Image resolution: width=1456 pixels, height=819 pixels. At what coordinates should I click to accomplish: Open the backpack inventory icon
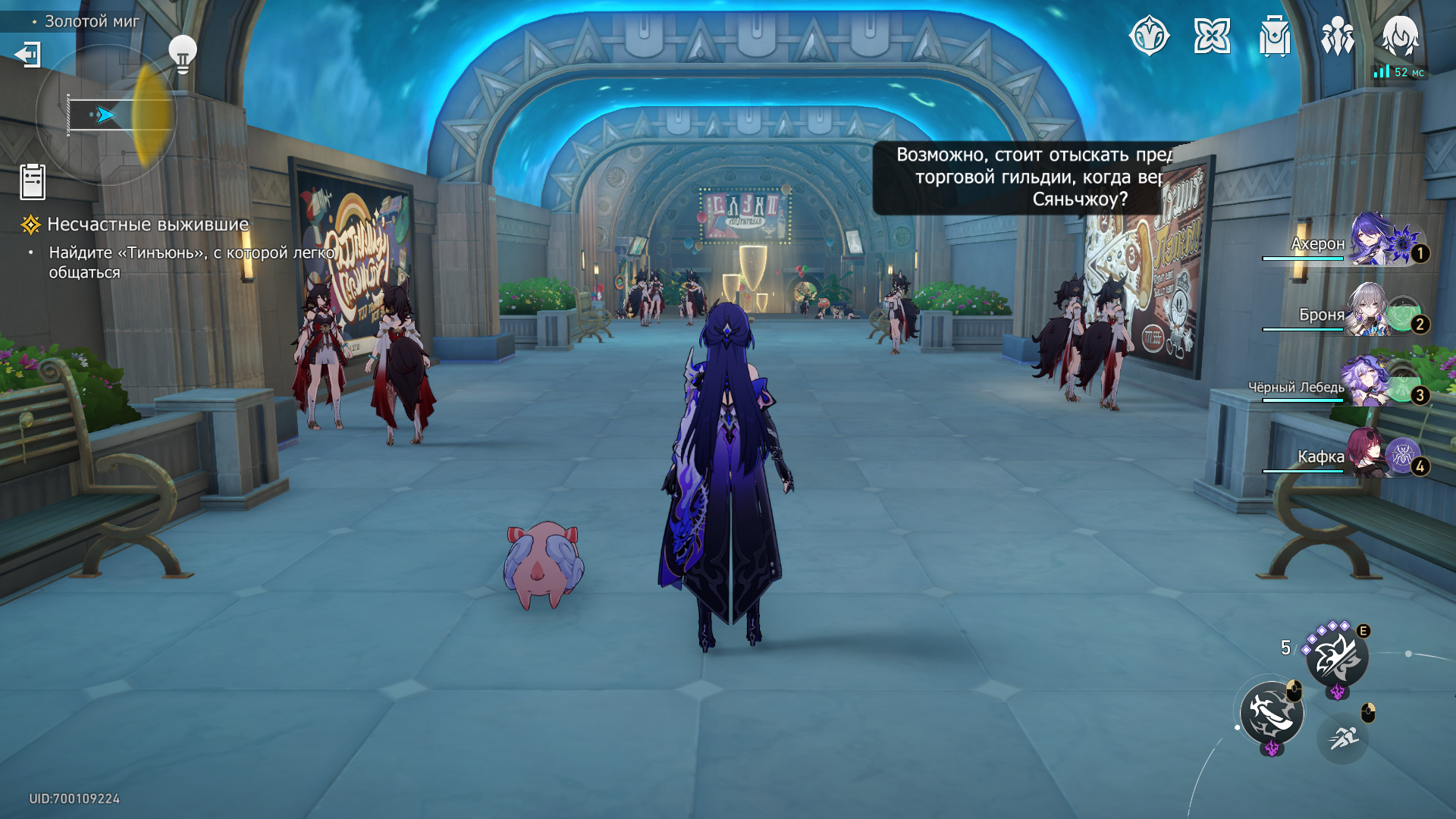coord(1275,36)
